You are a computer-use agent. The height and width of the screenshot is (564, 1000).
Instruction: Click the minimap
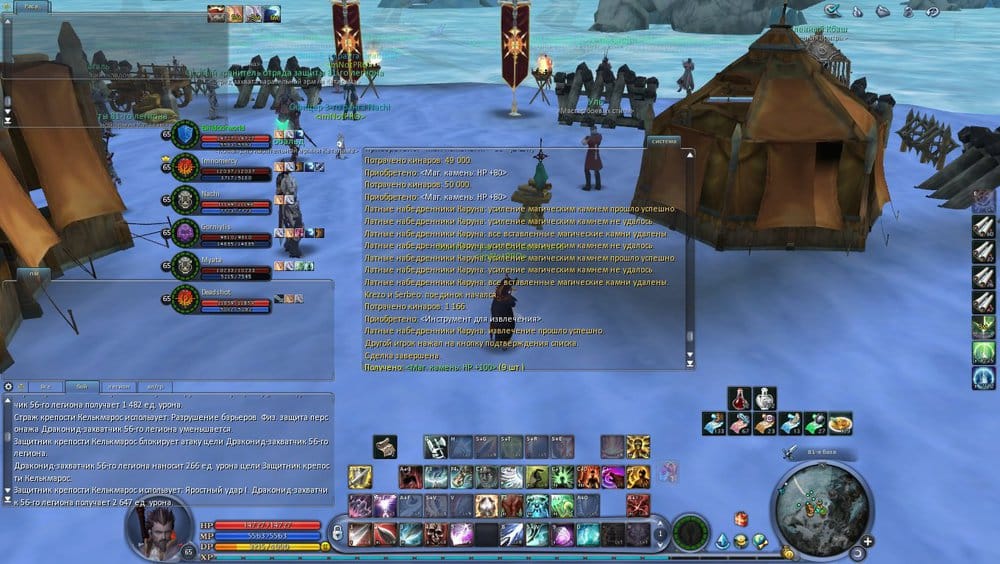[818, 502]
